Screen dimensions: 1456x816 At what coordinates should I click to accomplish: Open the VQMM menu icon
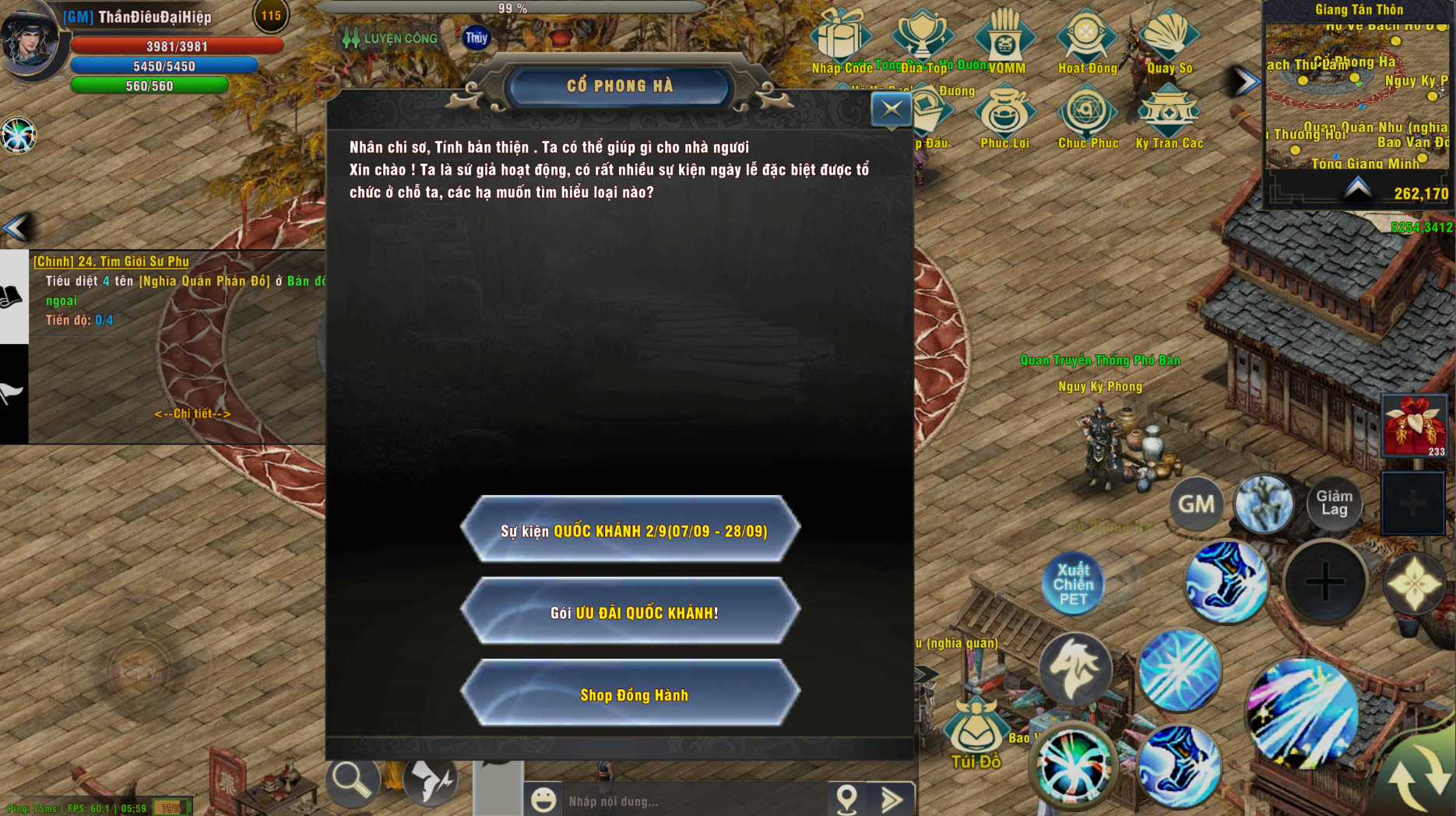click(x=1005, y=37)
